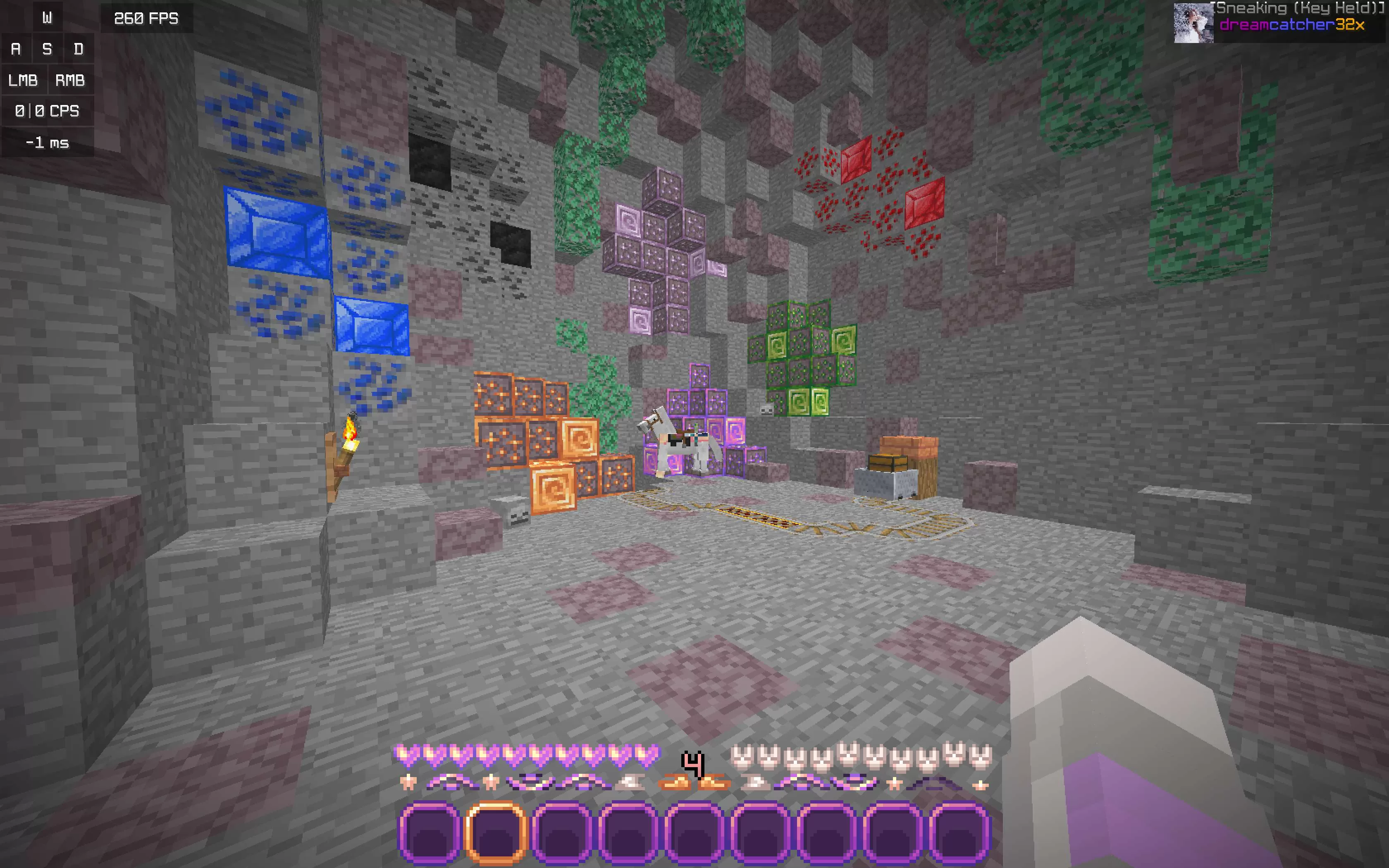
Task: Toggle the LMB indicator
Action: click(x=24, y=80)
